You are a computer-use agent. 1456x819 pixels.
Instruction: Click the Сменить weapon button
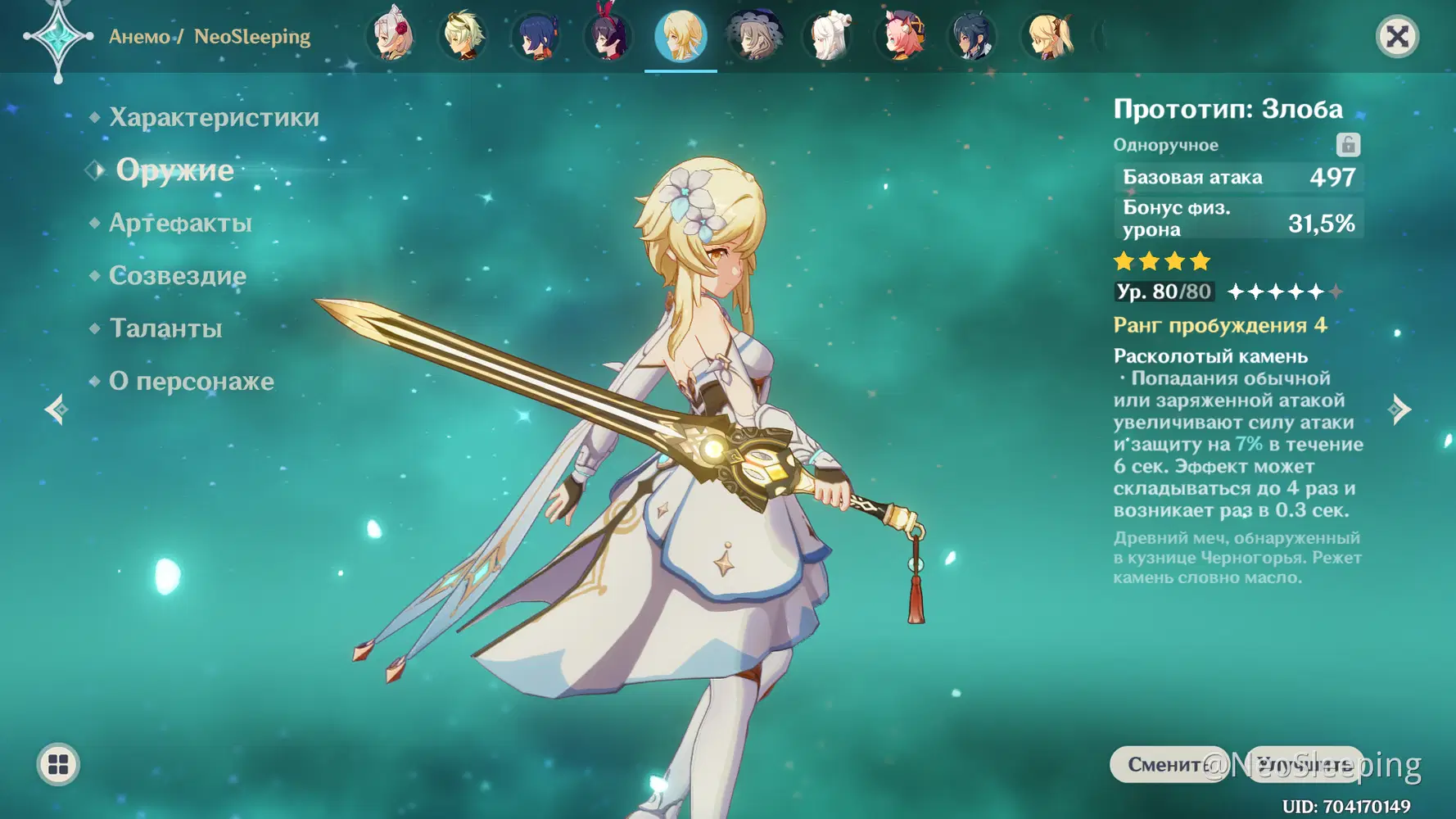click(x=1164, y=764)
